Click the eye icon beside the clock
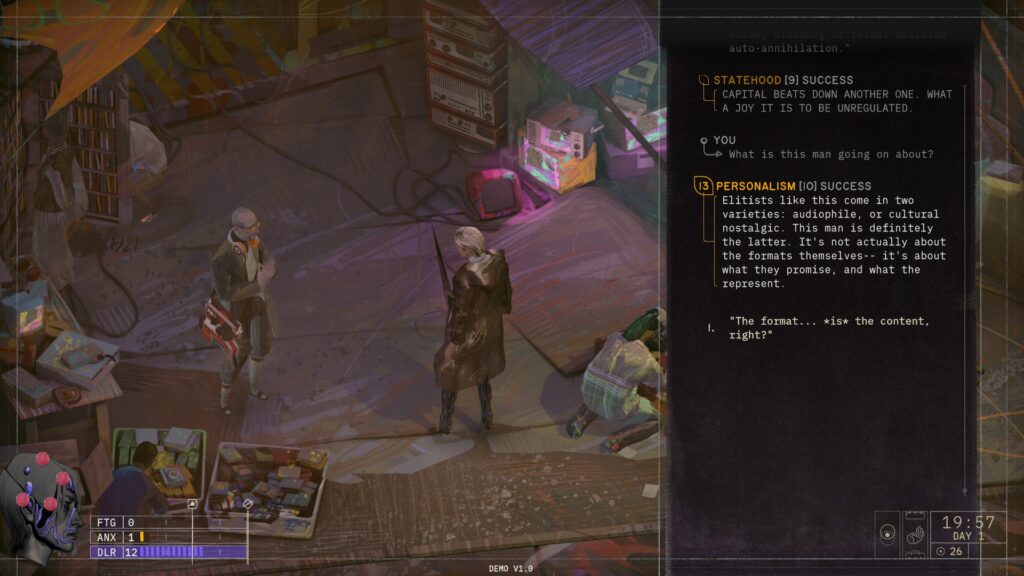 click(888, 535)
